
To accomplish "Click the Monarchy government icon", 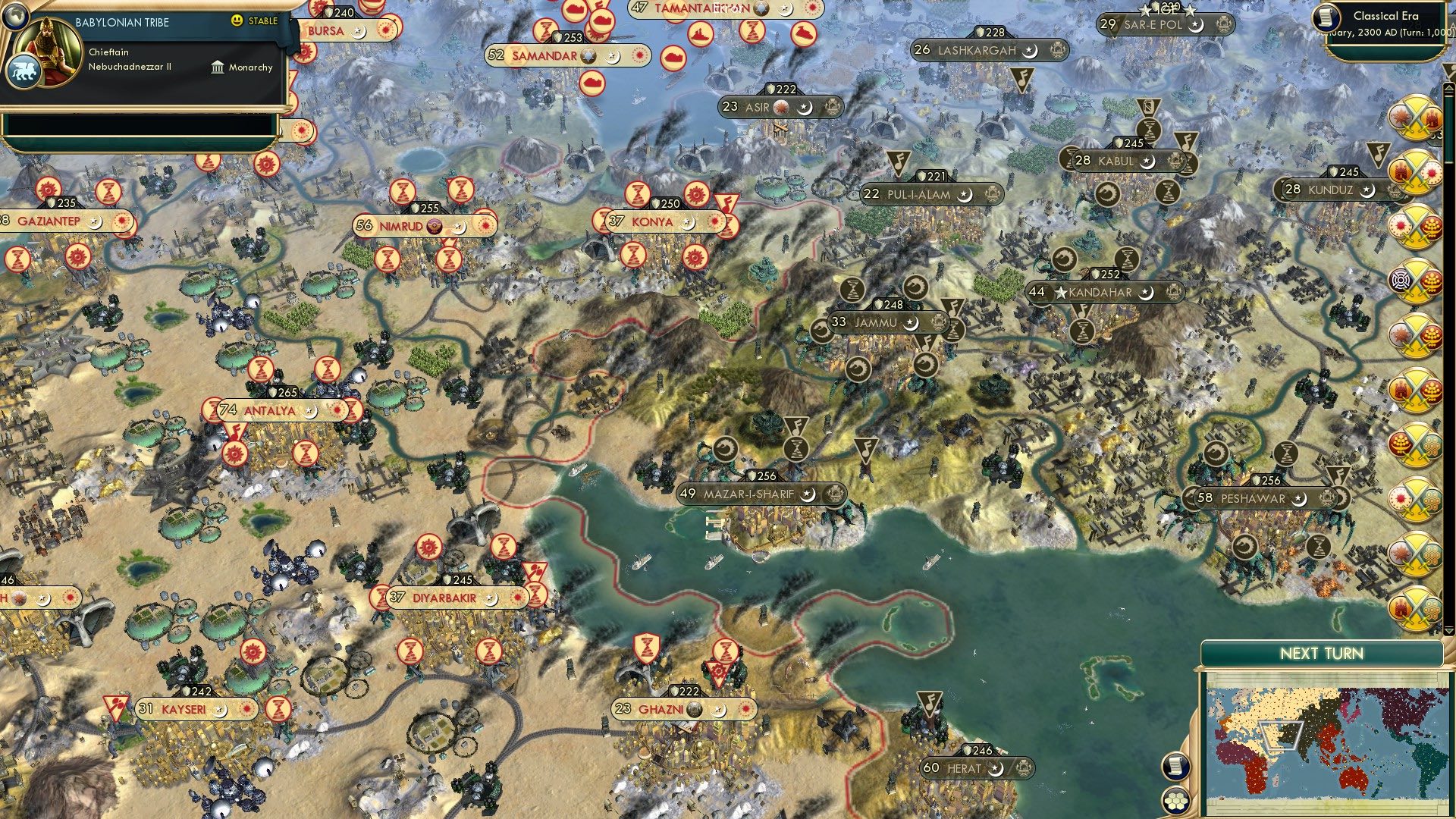I will [x=218, y=67].
